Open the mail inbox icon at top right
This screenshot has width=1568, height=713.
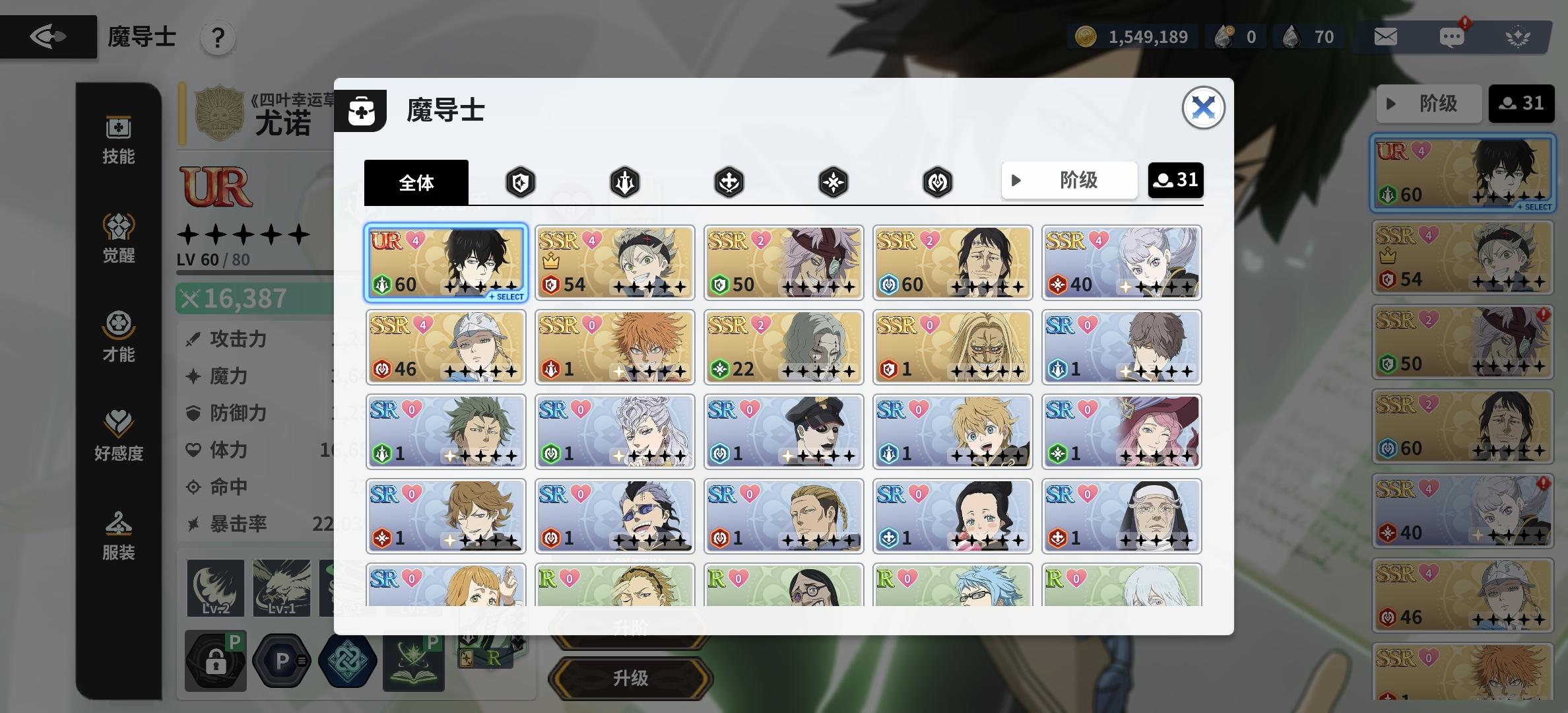pos(1385,37)
